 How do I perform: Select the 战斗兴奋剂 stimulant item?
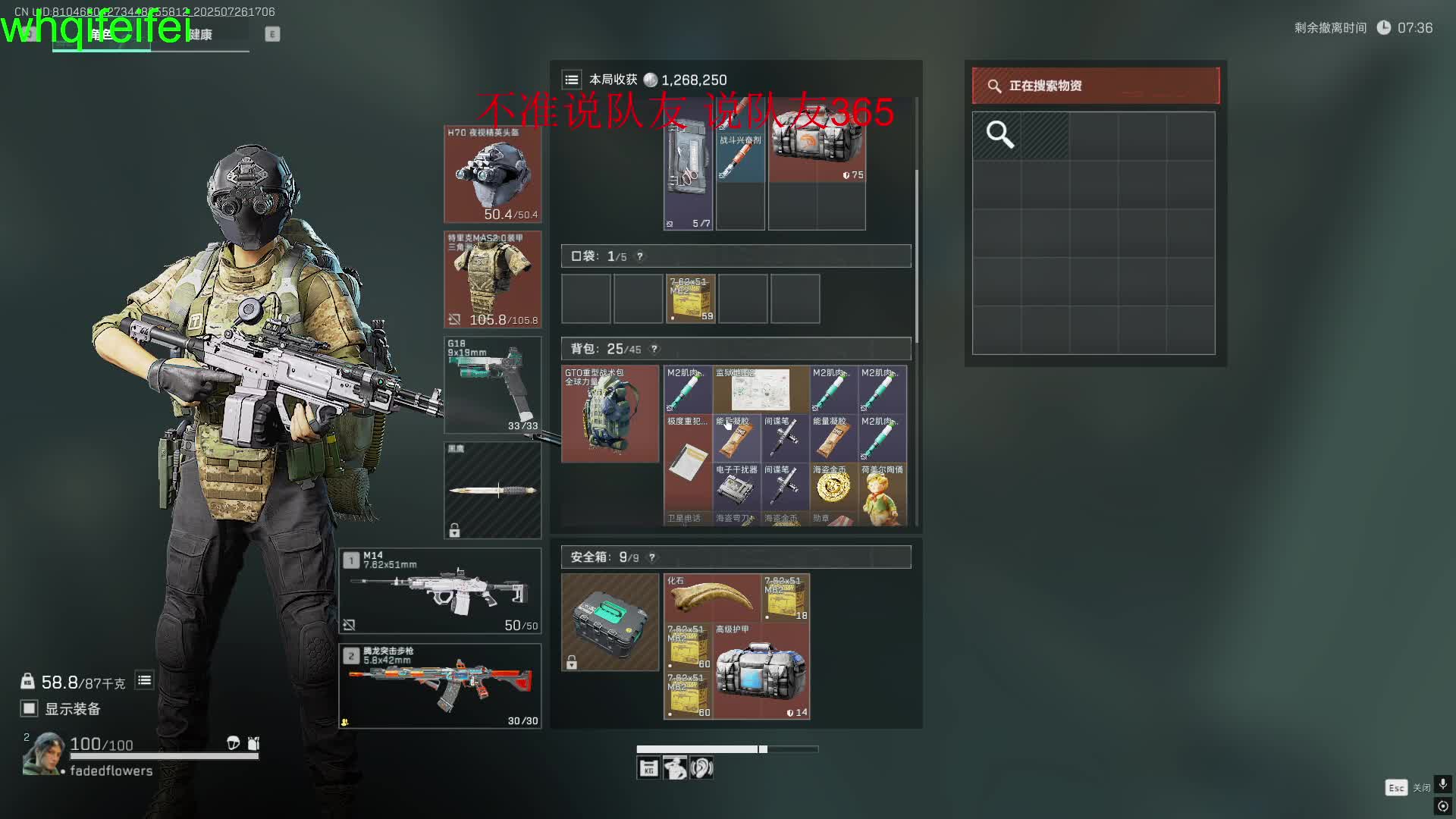pos(740,158)
